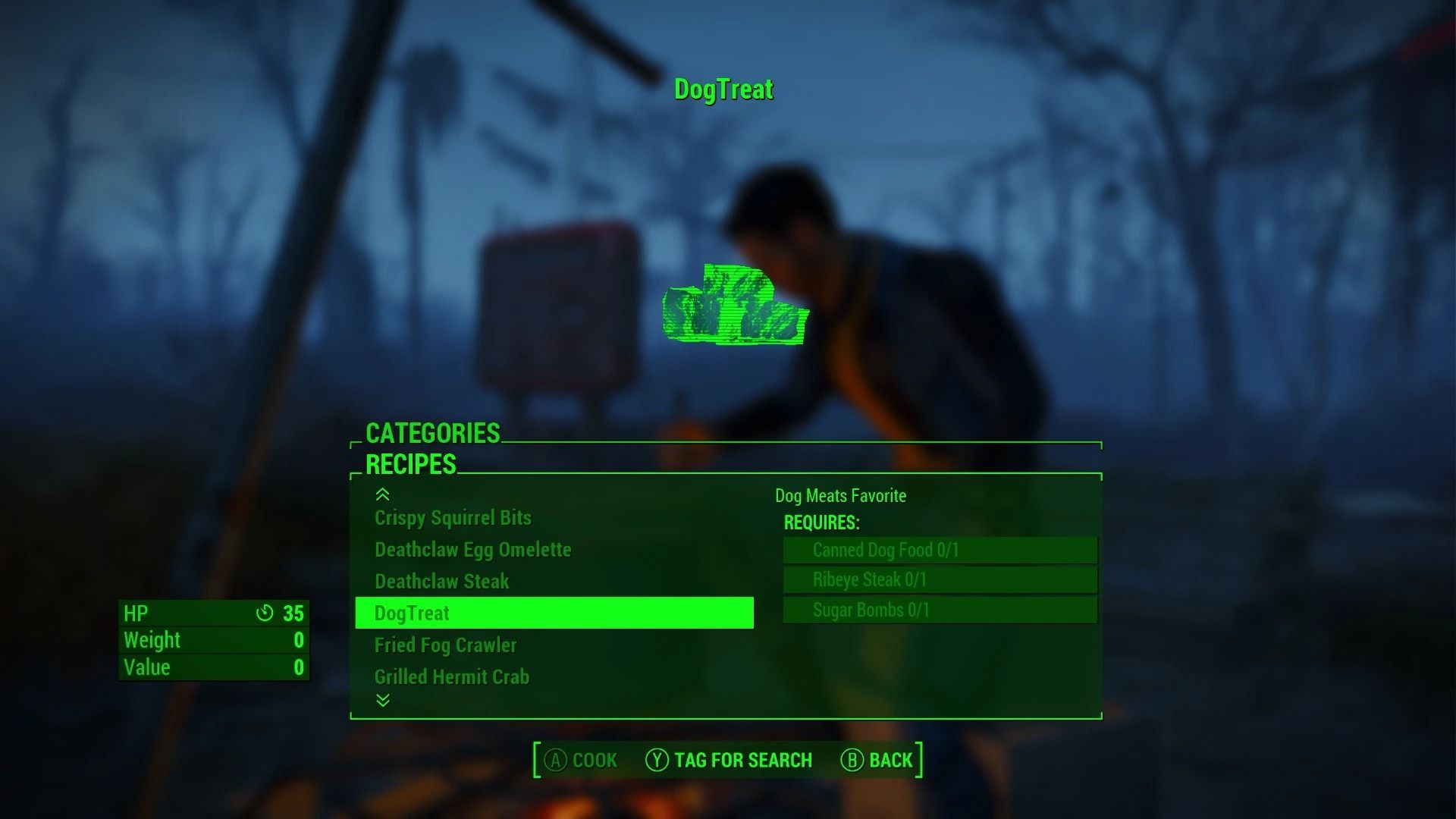The image size is (1456, 819).
Task: Click the A Cook button icon
Action: [556, 760]
